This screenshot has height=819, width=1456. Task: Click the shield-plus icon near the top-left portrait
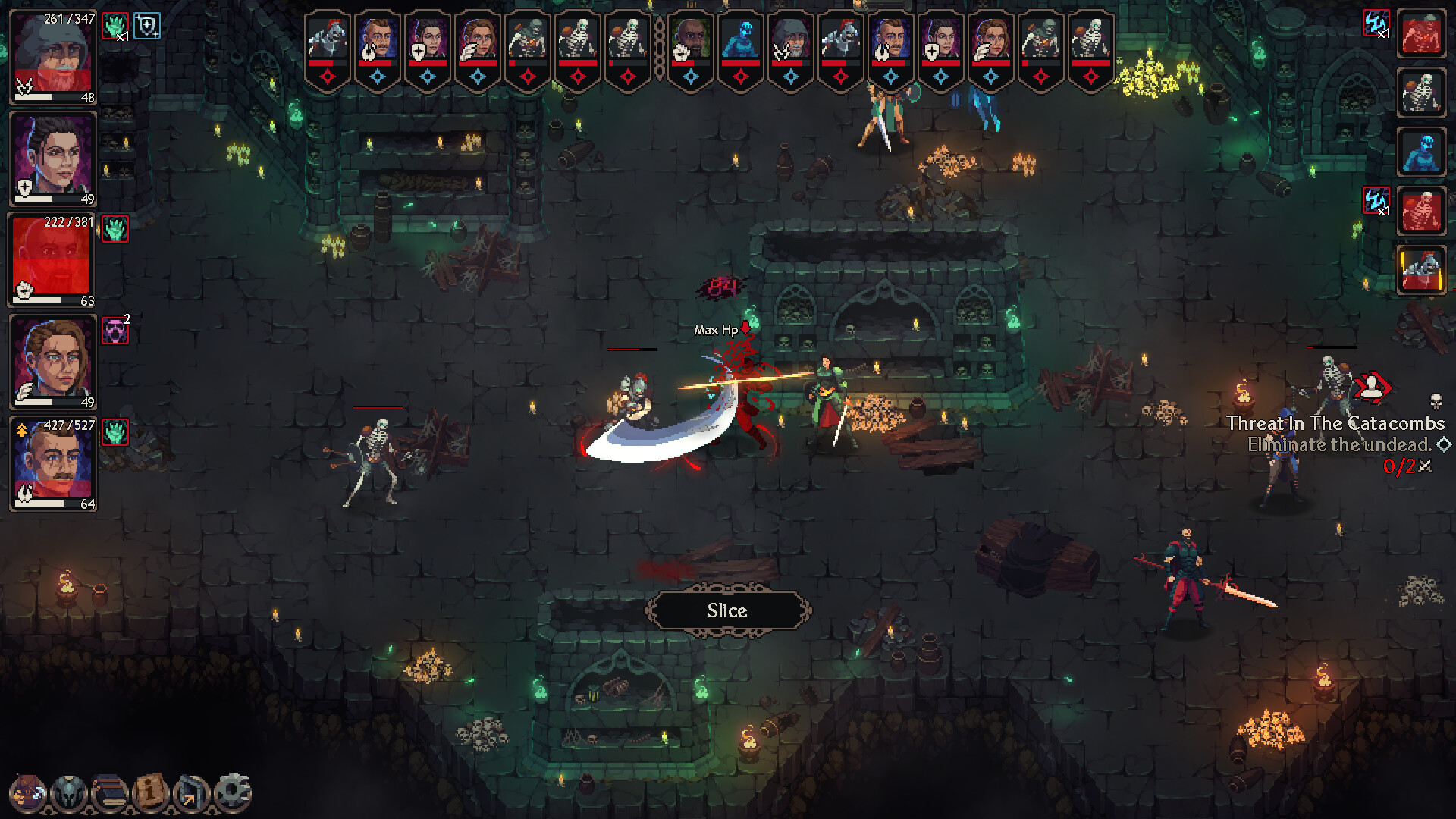pos(149,25)
